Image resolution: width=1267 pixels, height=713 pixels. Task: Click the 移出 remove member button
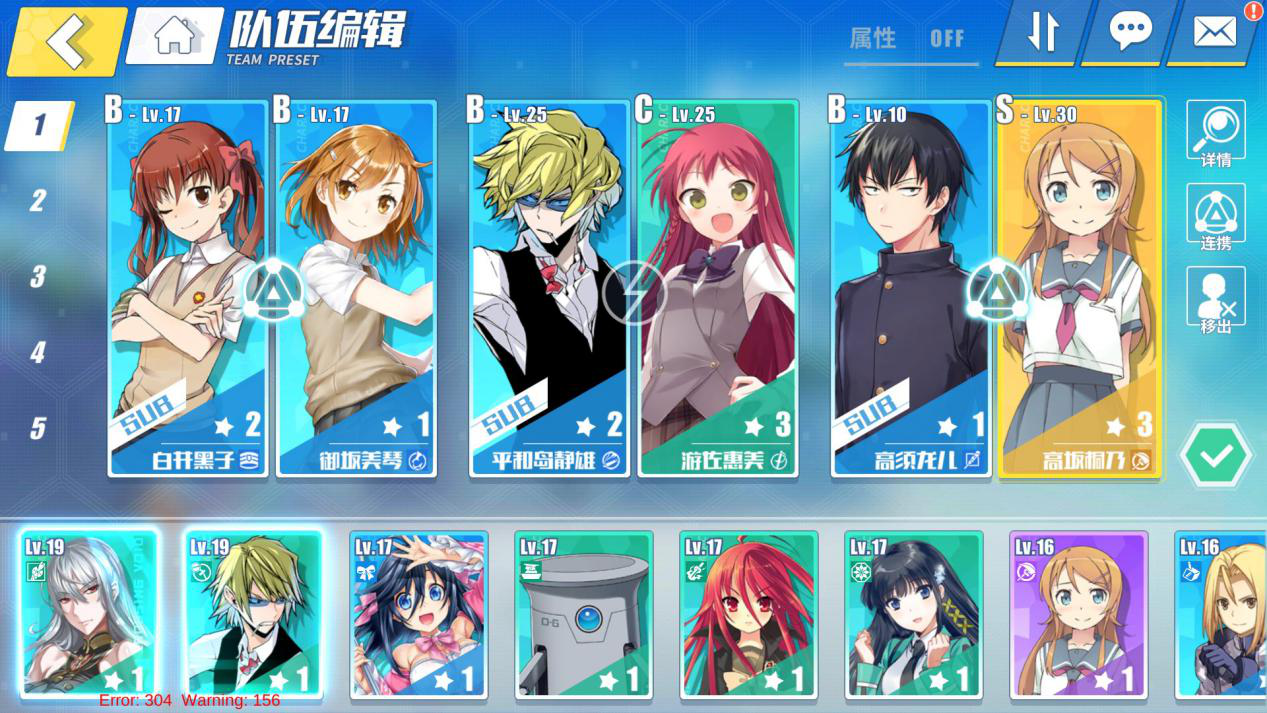tap(1215, 300)
